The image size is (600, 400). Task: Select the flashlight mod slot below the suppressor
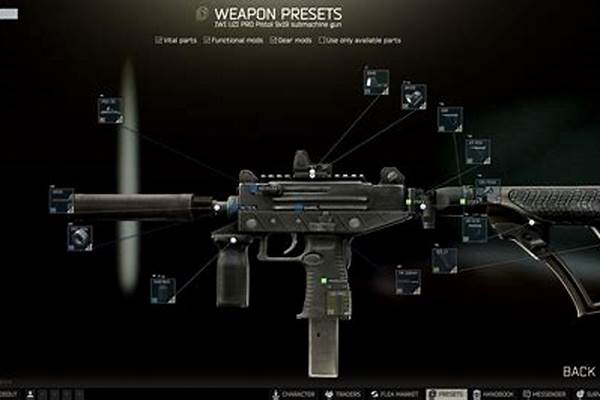point(80,237)
